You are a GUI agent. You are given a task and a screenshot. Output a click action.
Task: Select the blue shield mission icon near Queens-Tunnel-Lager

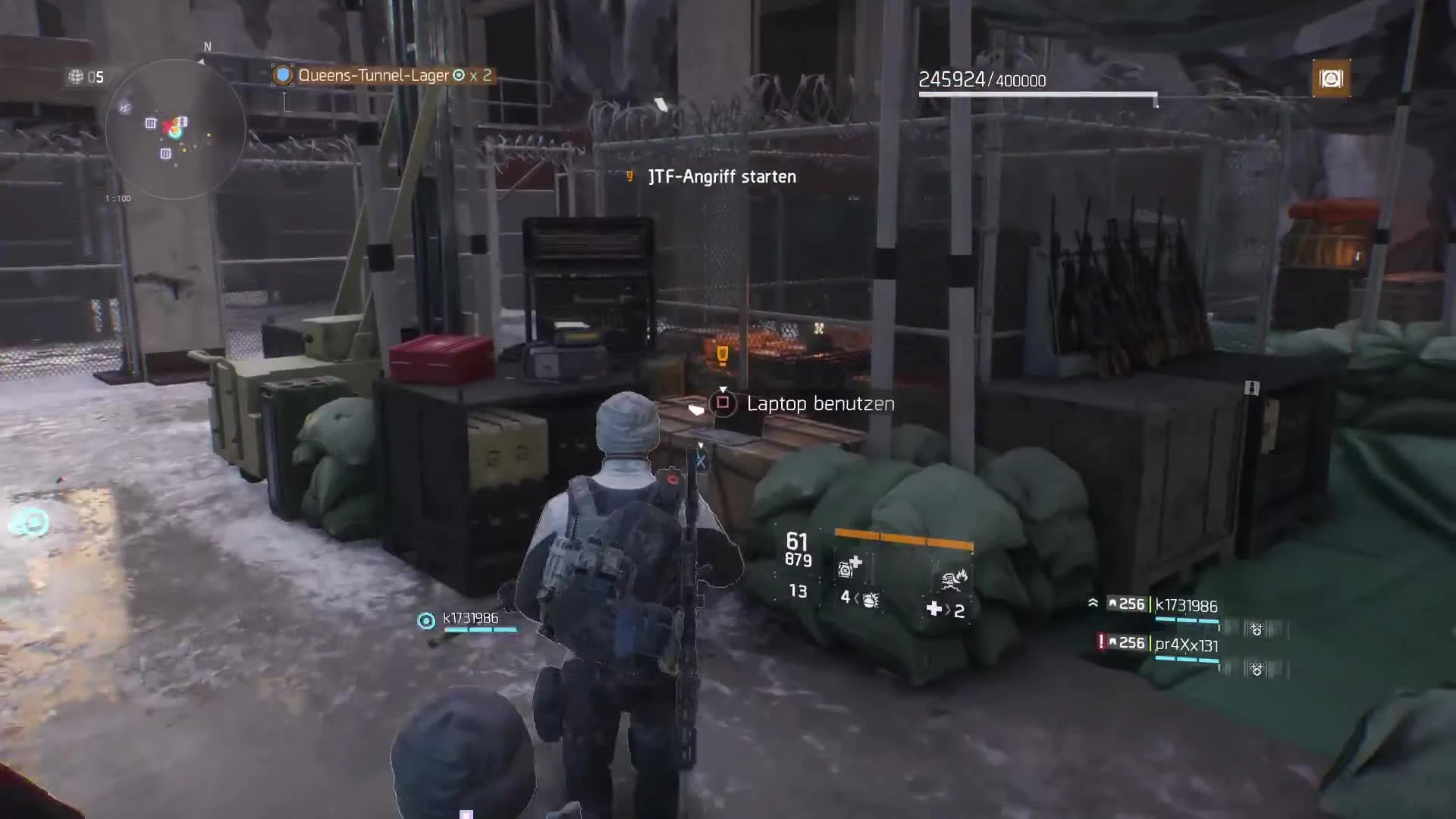pos(281,74)
